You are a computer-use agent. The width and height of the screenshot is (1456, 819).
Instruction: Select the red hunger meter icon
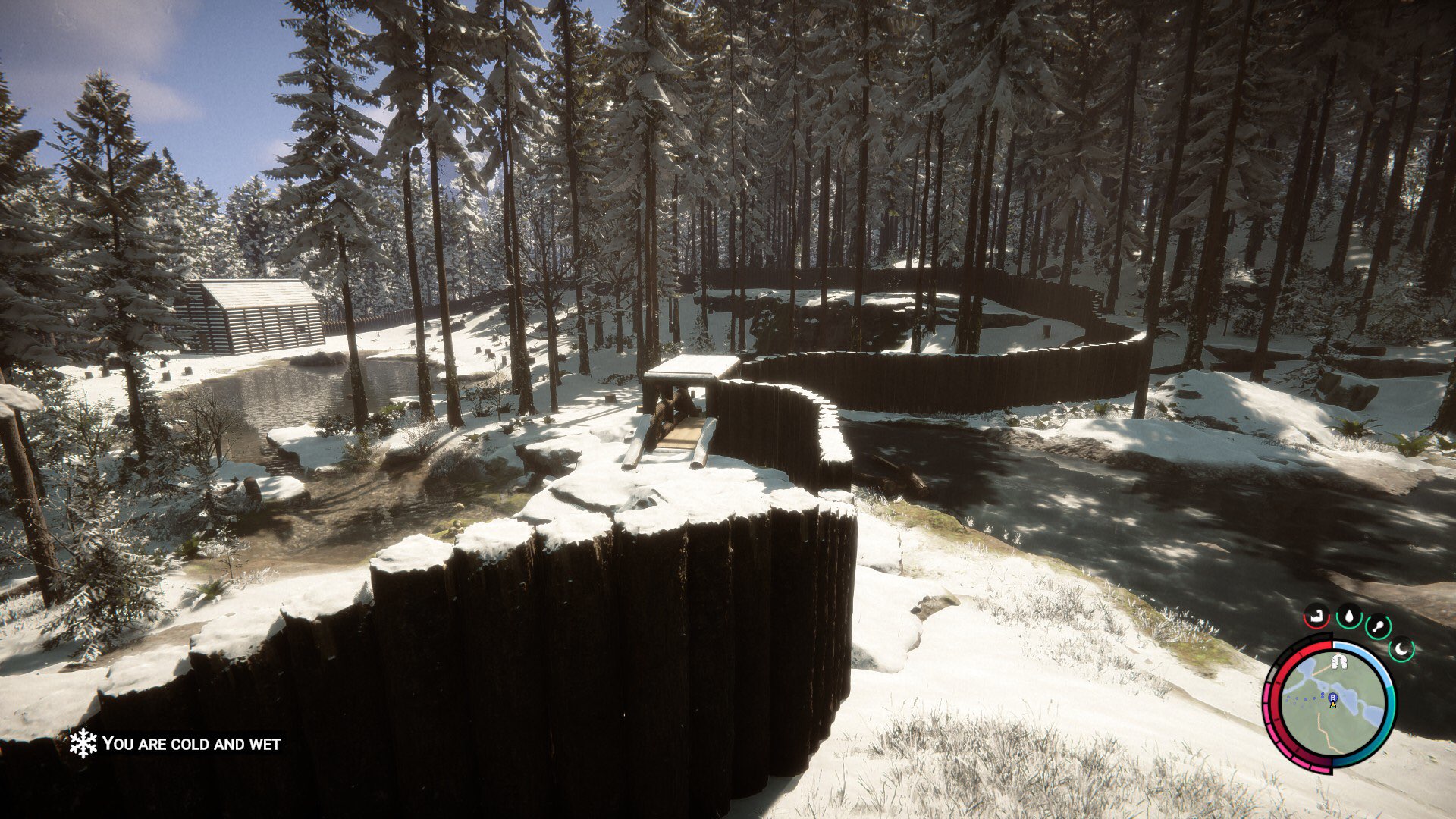tap(1315, 618)
